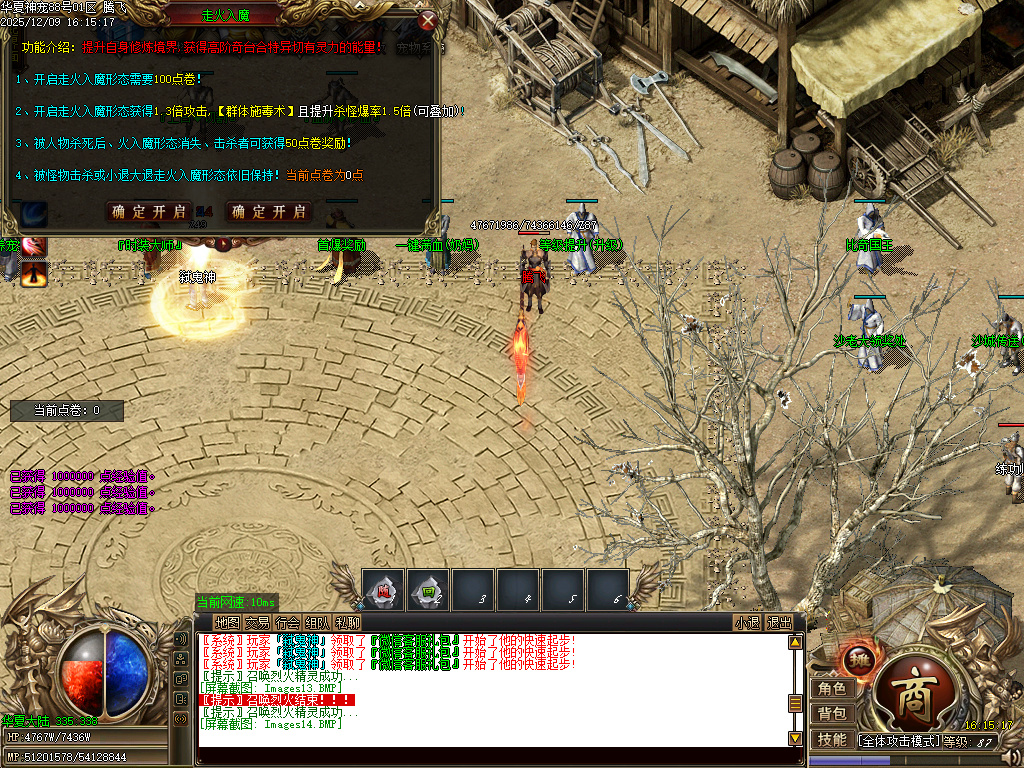Open the 背包 bag
Screen dimensions: 1024x768
click(x=831, y=714)
